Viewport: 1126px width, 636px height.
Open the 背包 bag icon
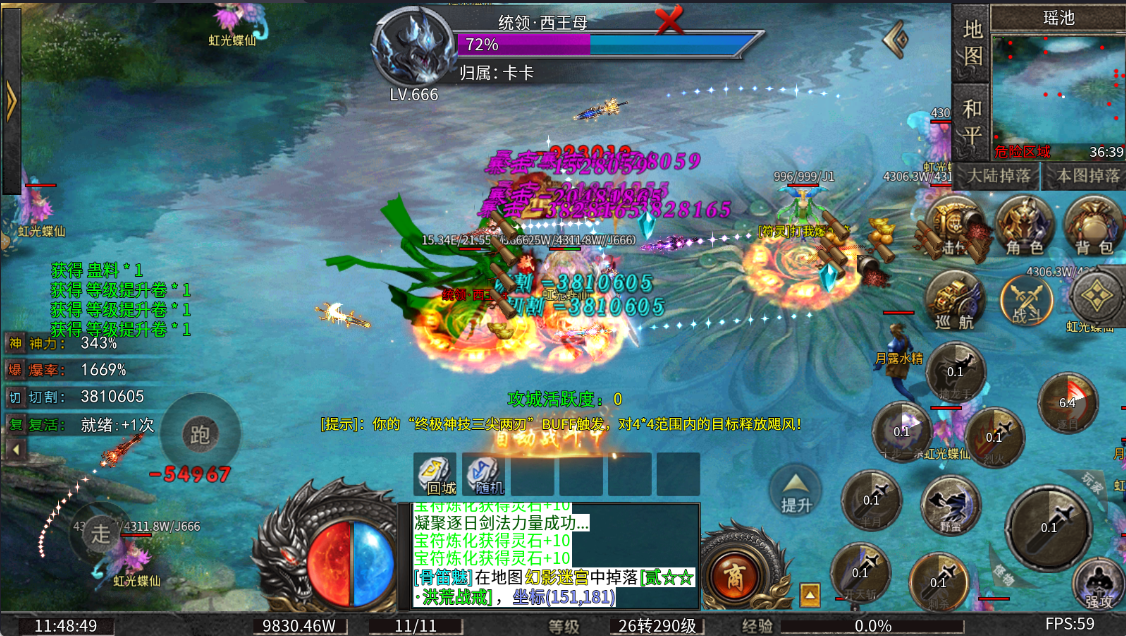tap(1092, 225)
